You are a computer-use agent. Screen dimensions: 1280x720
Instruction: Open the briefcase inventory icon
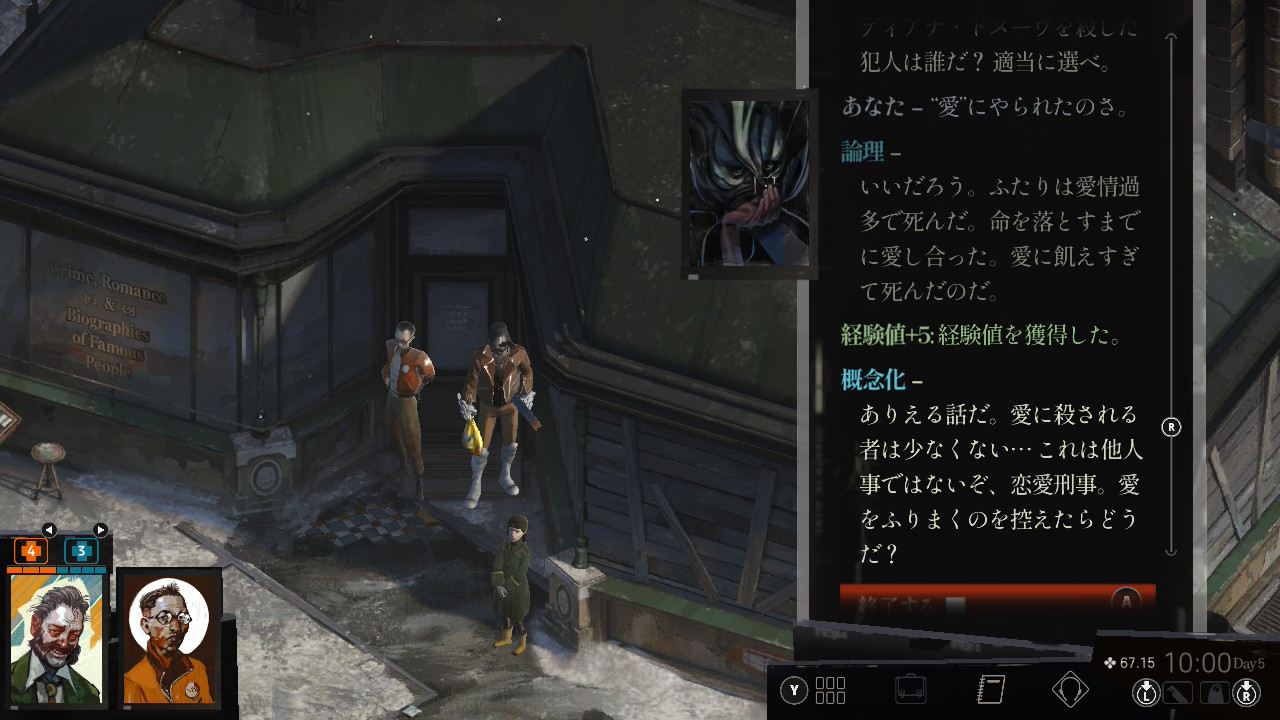(910, 690)
